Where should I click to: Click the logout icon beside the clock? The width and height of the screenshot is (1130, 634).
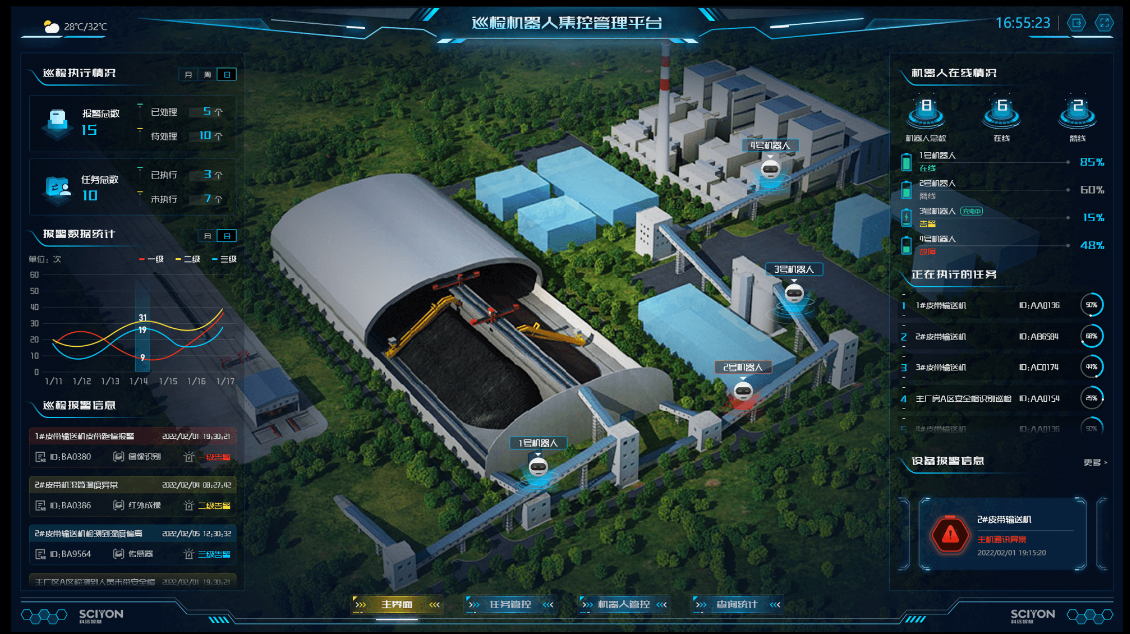(1076, 22)
